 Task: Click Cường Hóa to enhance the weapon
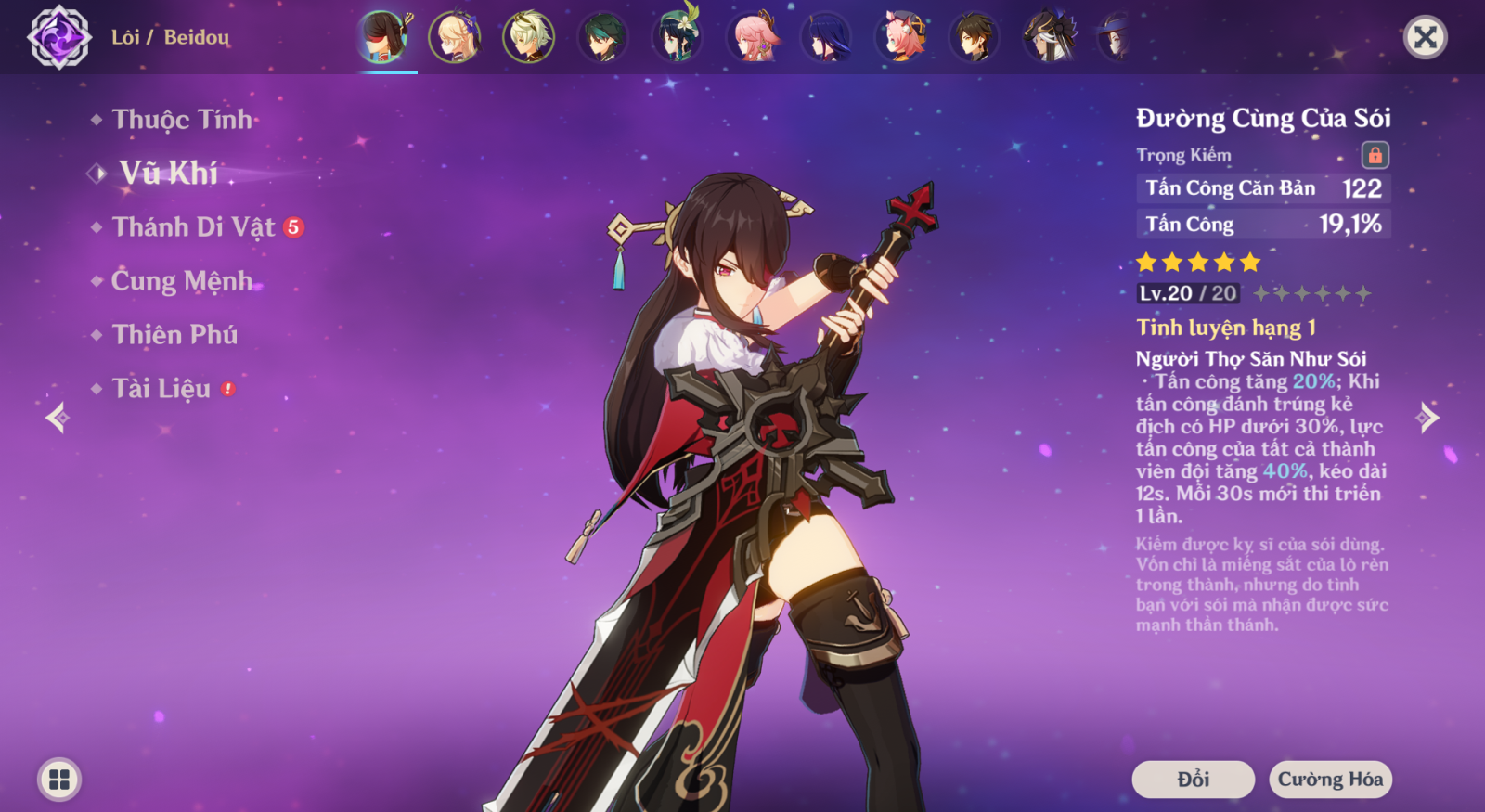click(x=1330, y=780)
